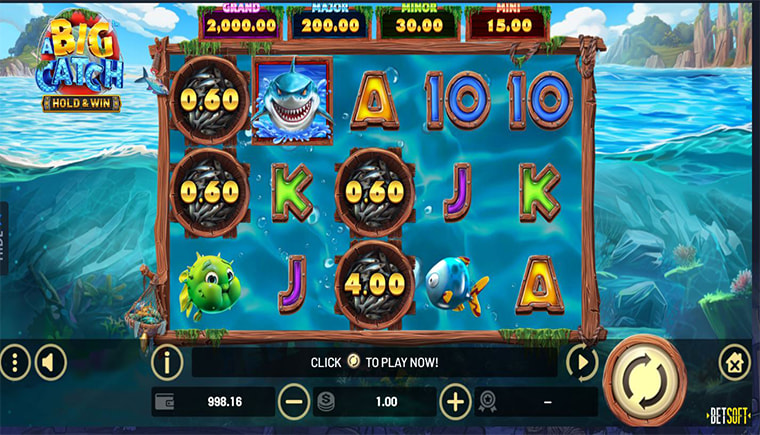Open the info paytable button

[166, 361]
